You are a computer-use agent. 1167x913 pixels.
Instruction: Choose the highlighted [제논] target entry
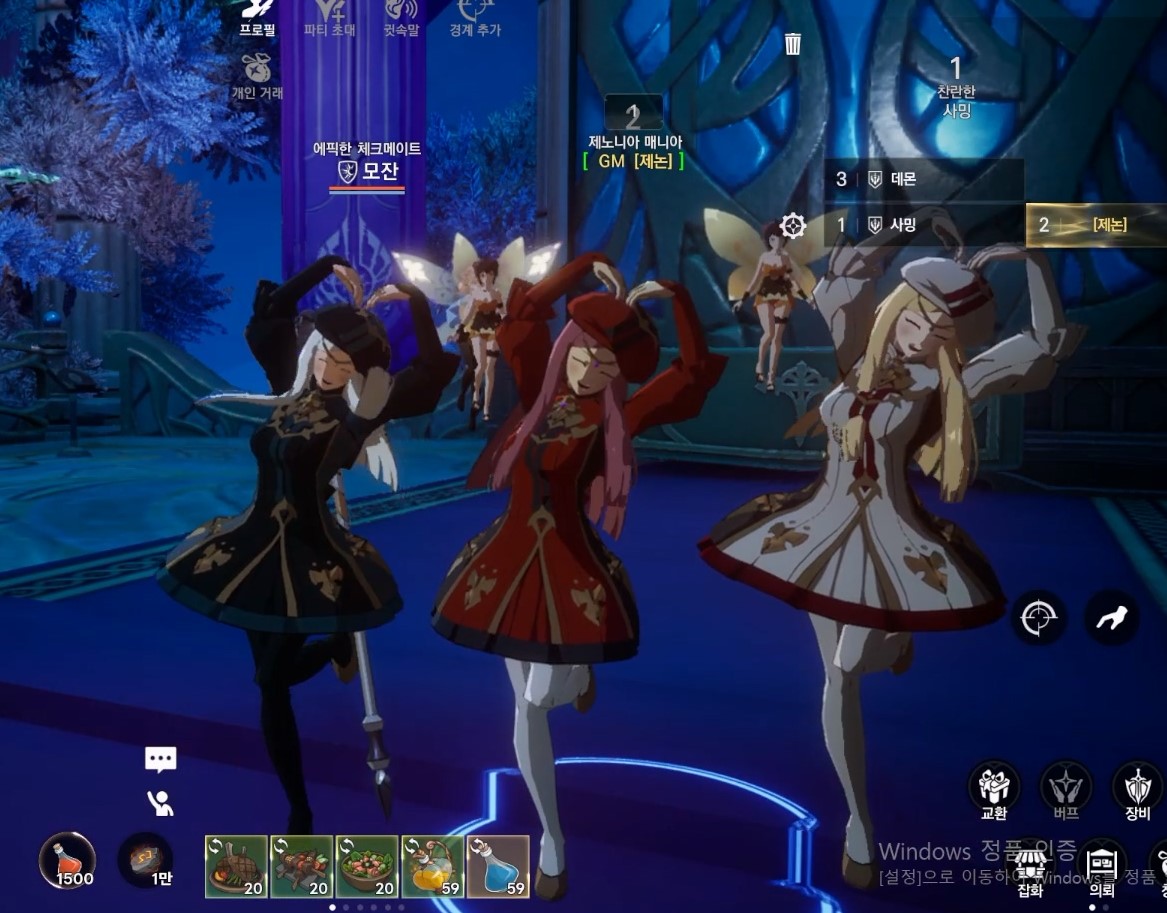[1095, 225]
